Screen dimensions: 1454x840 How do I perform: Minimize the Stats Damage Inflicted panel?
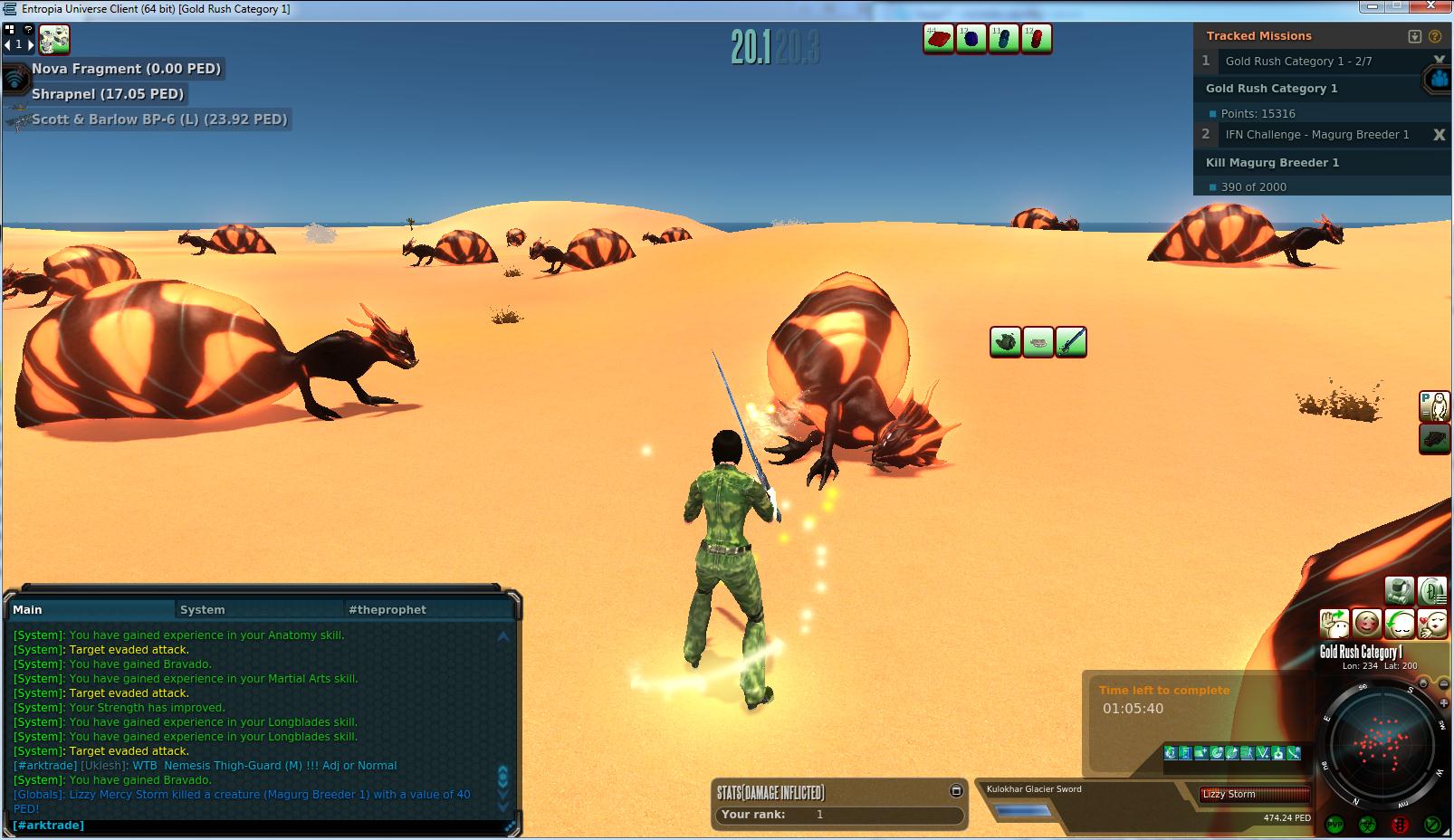click(955, 791)
